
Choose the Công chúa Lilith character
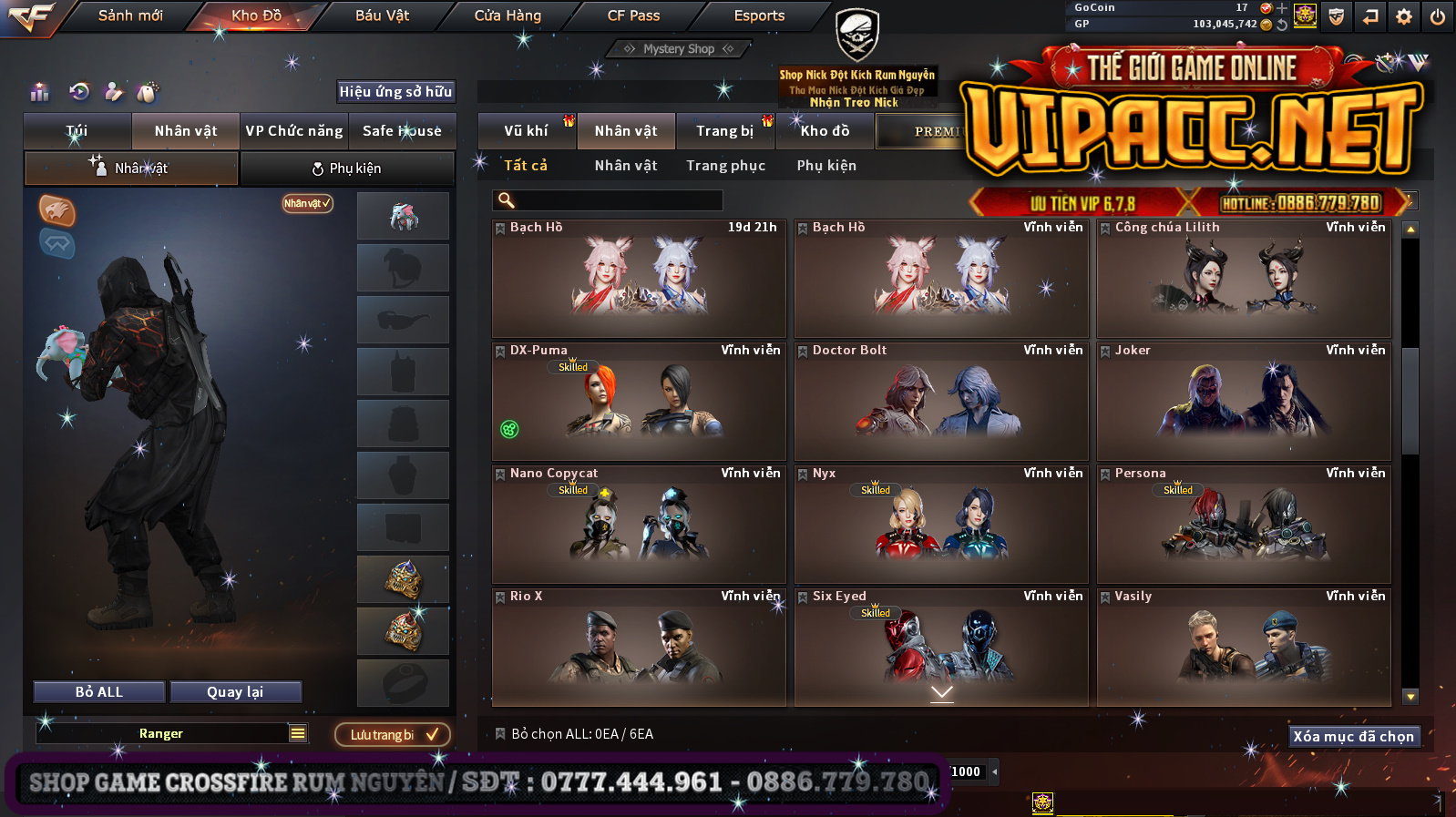click(1244, 279)
